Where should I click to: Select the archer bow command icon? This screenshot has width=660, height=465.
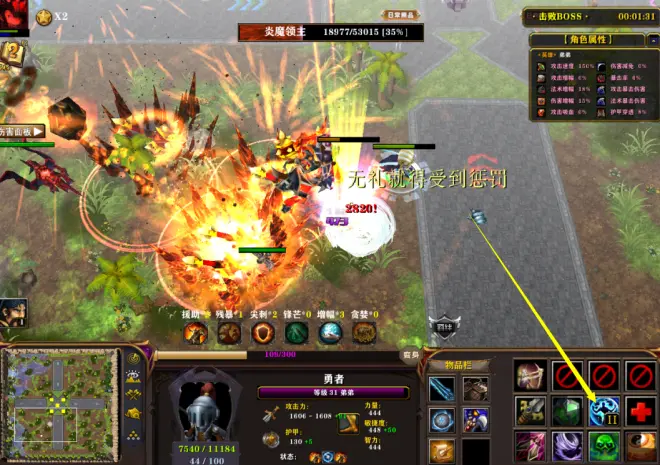(530, 375)
